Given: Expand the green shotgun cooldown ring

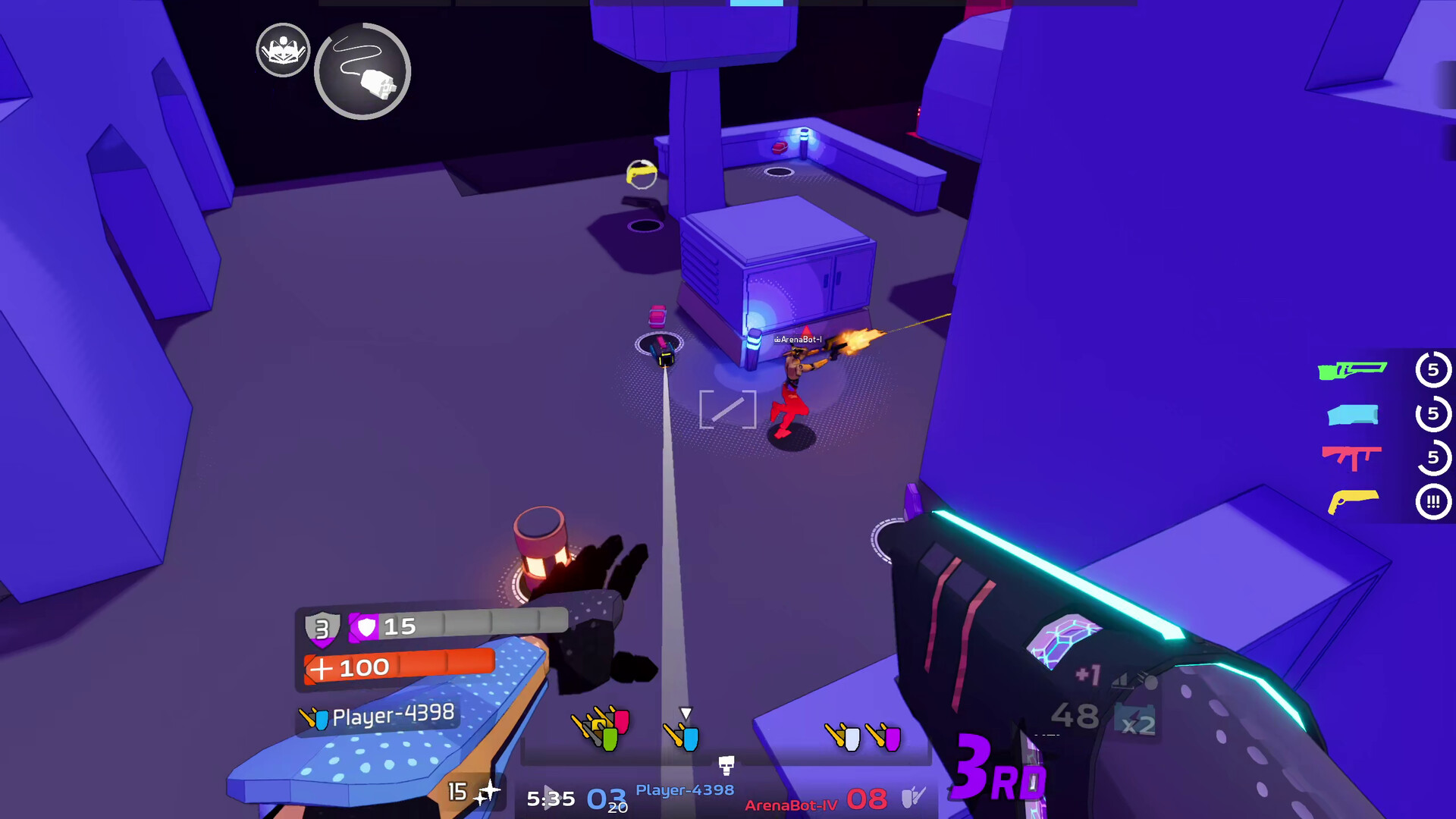Looking at the screenshot, I should coord(1434,370).
